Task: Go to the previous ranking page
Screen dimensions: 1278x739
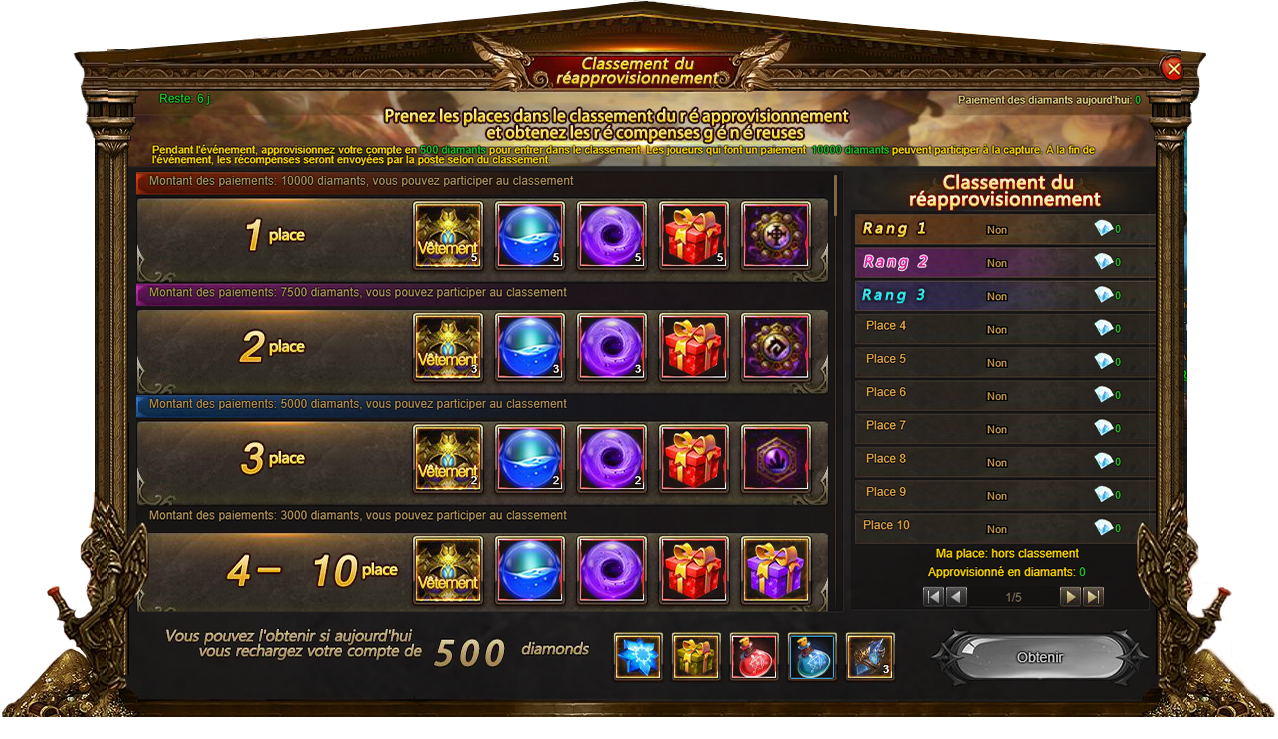Action: (x=957, y=597)
